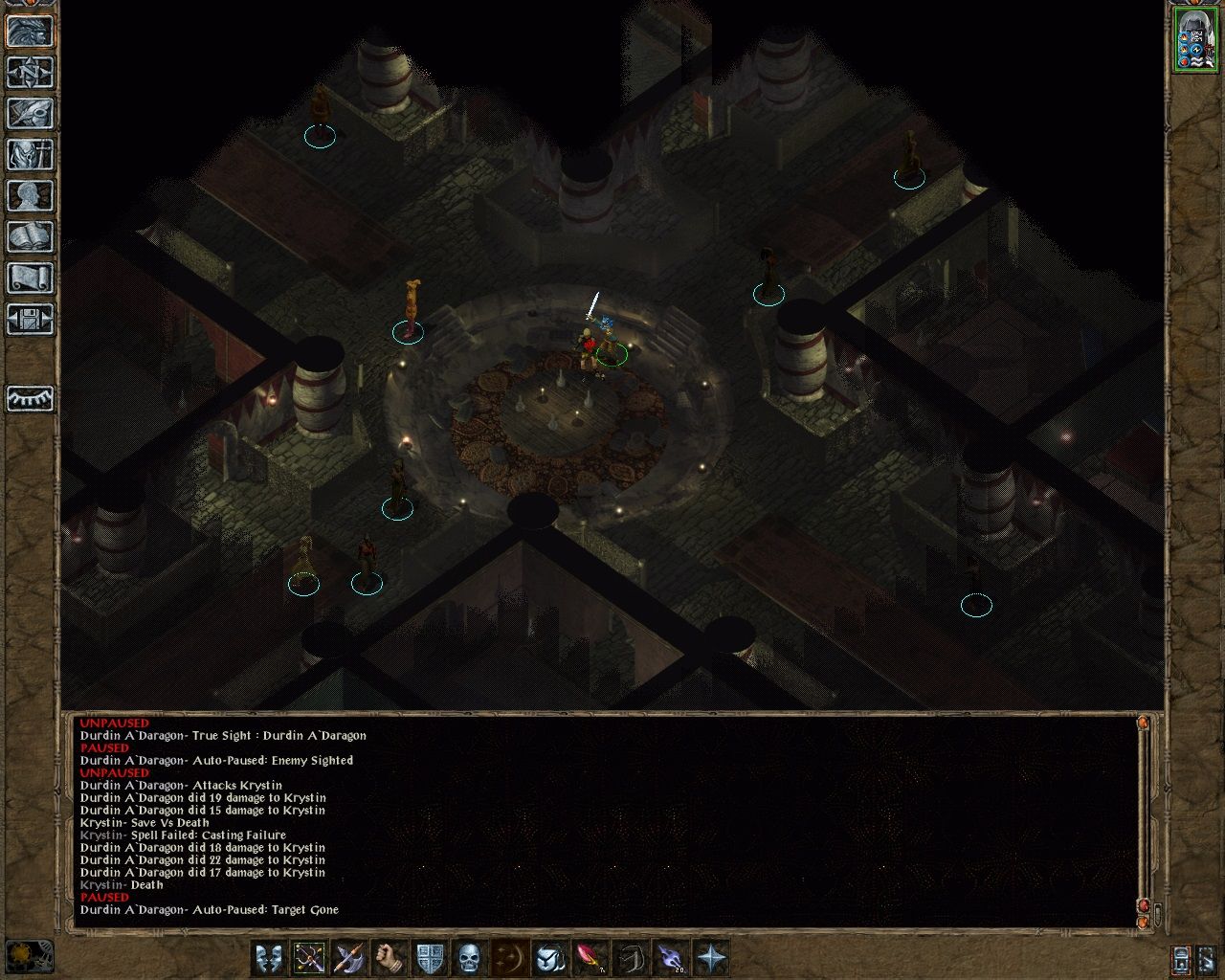Screen dimensions: 1225x980
Task: Open the mage spellbook
Action: 30,237
